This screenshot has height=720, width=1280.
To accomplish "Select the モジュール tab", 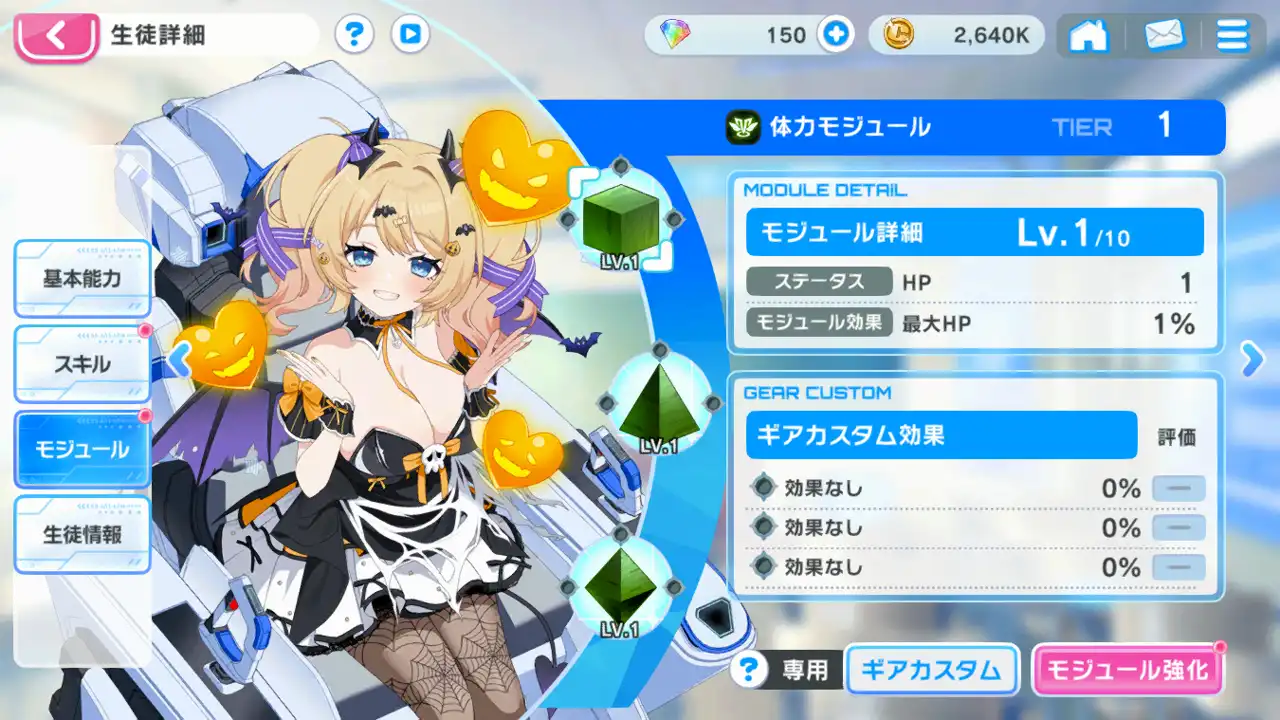I will (82, 449).
